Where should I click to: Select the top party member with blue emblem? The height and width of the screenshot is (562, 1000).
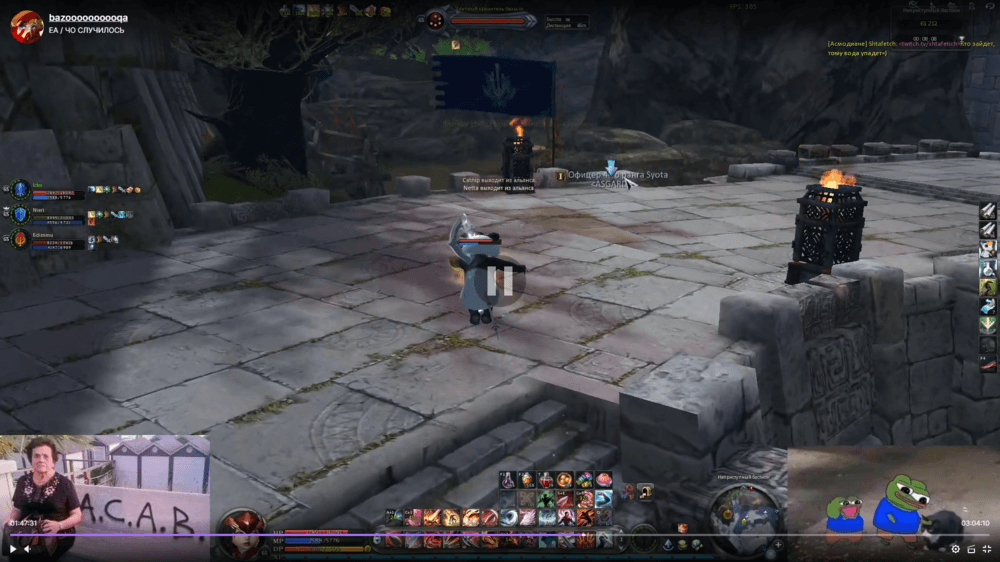[21, 189]
